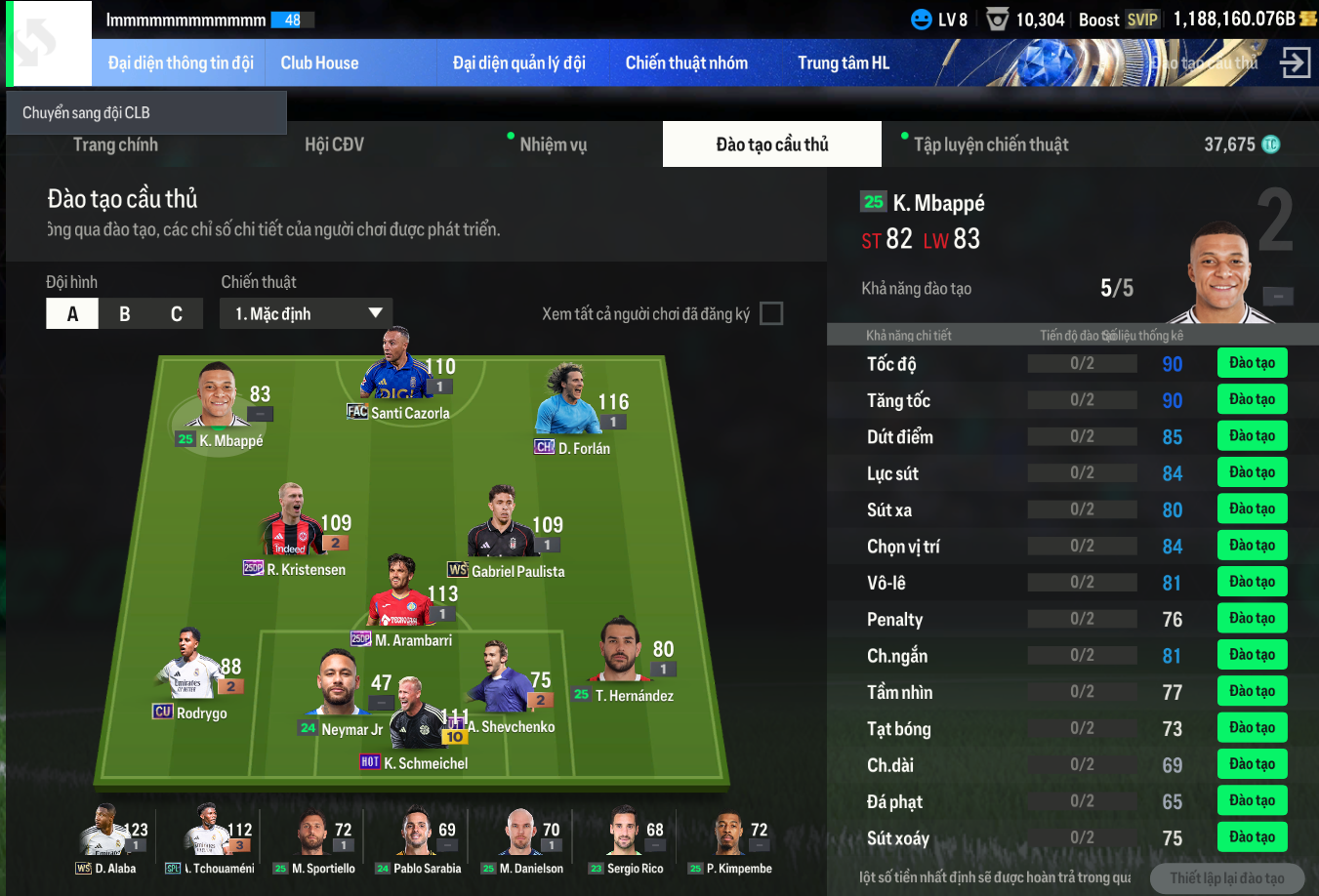The image size is (1319, 896).
Task: Open Trung tâm HL menu
Action: pos(843,63)
